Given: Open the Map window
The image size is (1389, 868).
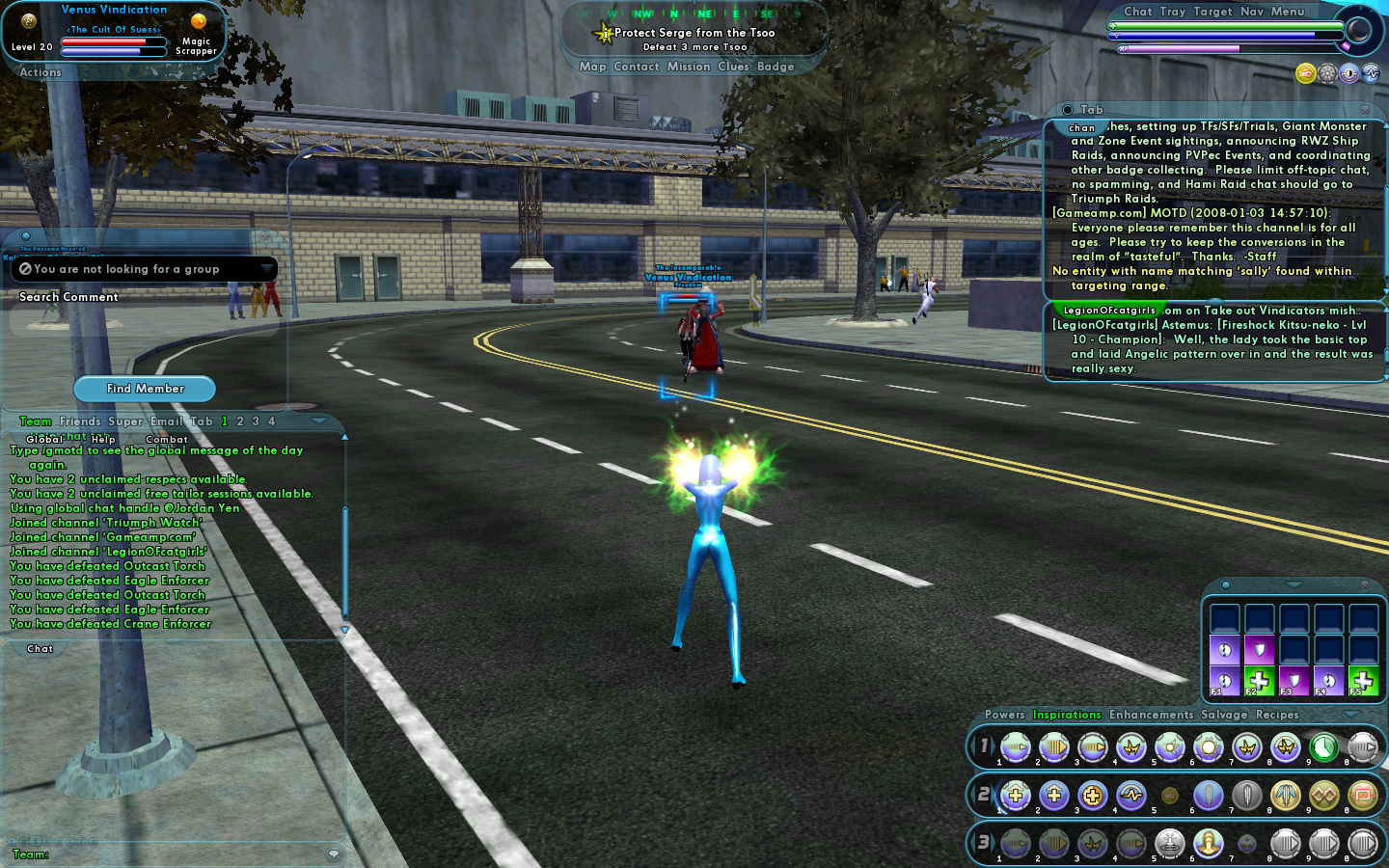Looking at the screenshot, I should tap(592, 67).
